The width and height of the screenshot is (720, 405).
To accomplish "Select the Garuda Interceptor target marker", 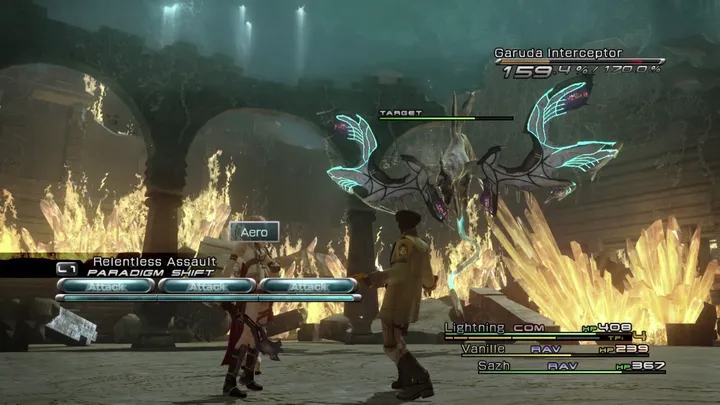I will [400, 114].
